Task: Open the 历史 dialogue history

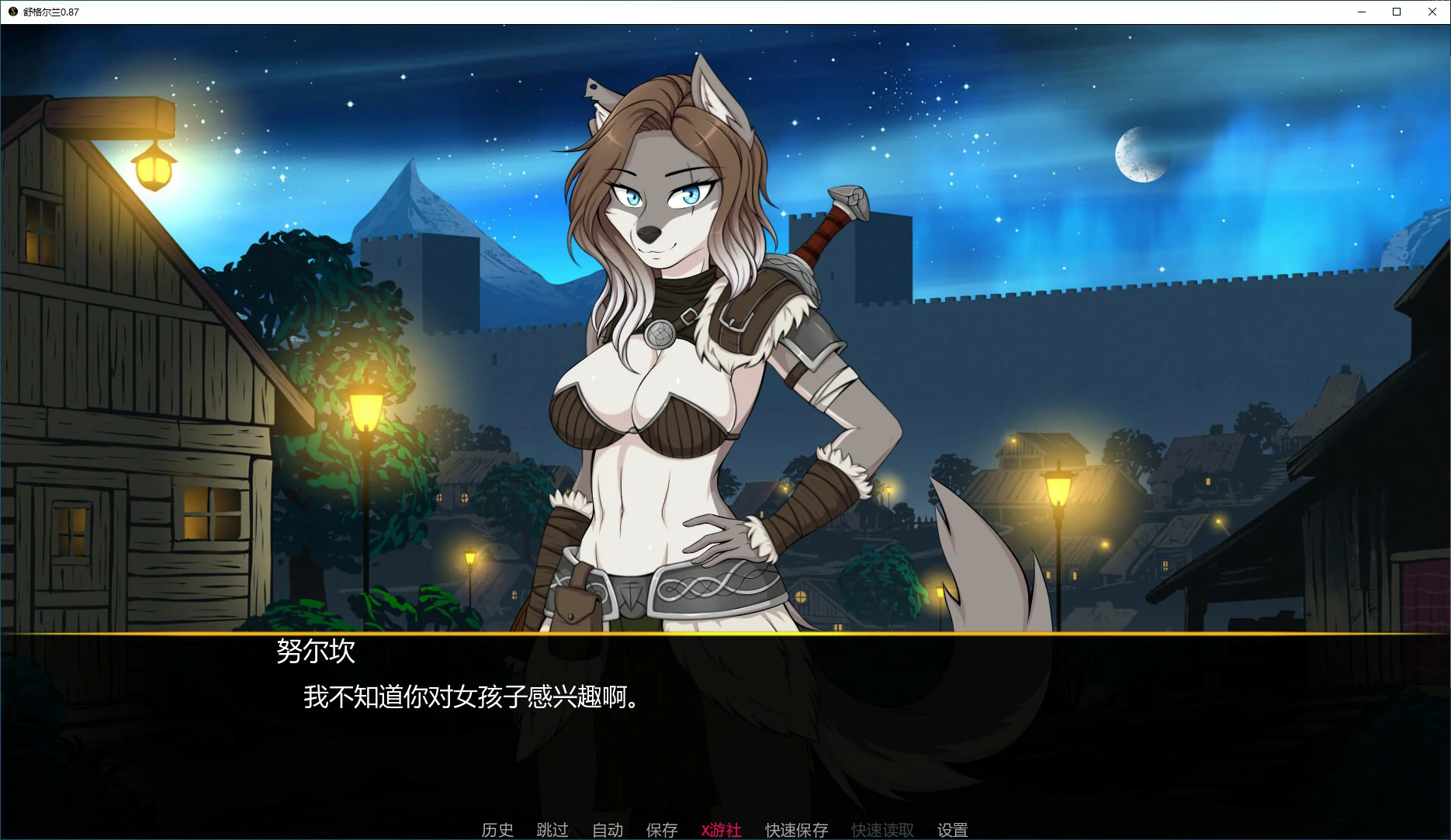Action: coord(497,830)
